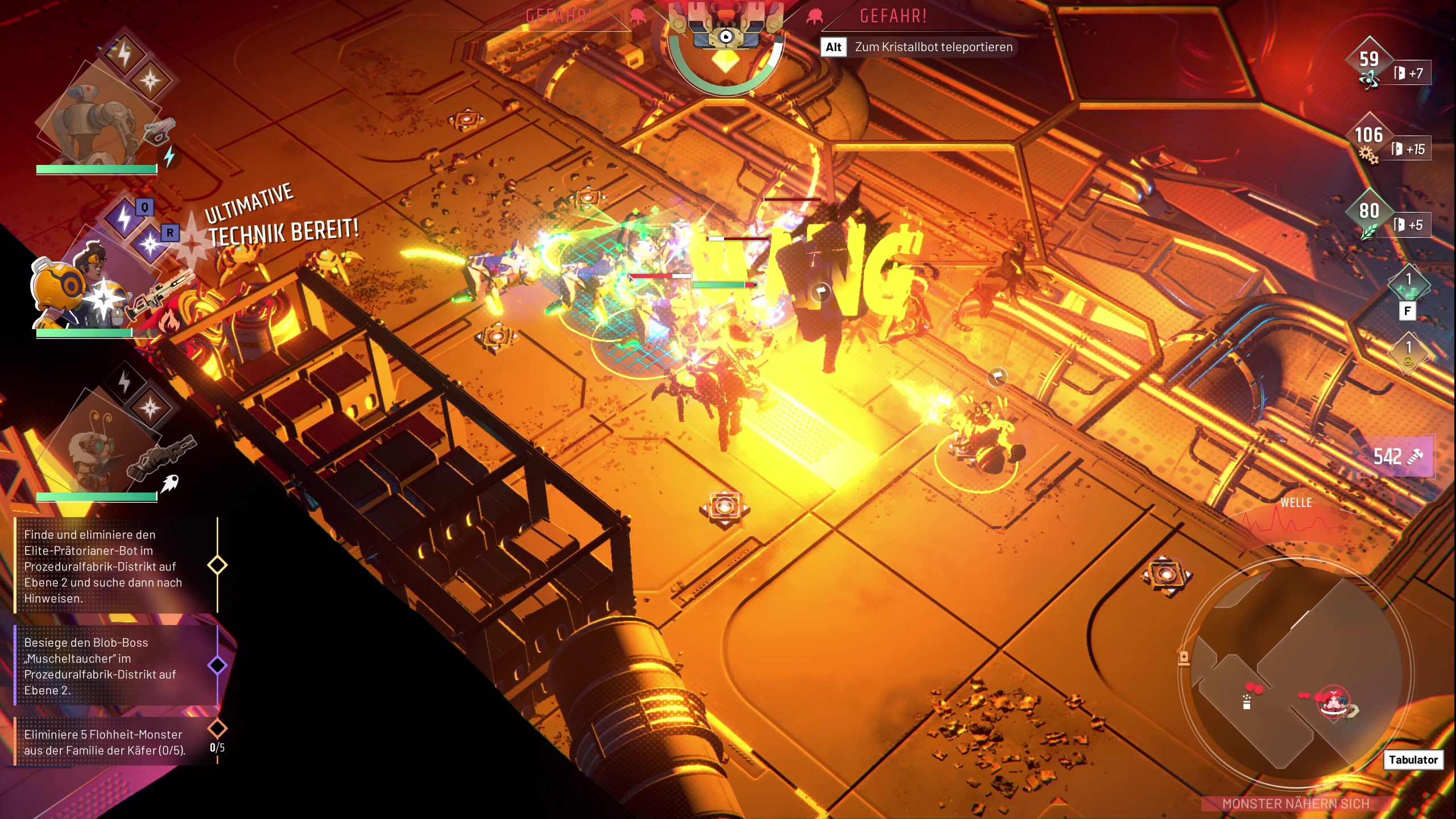Viewport: 1456px width, 819px height.
Task: Click the bug hero's heavy gun icon
Action: click(x=163, y=455)
